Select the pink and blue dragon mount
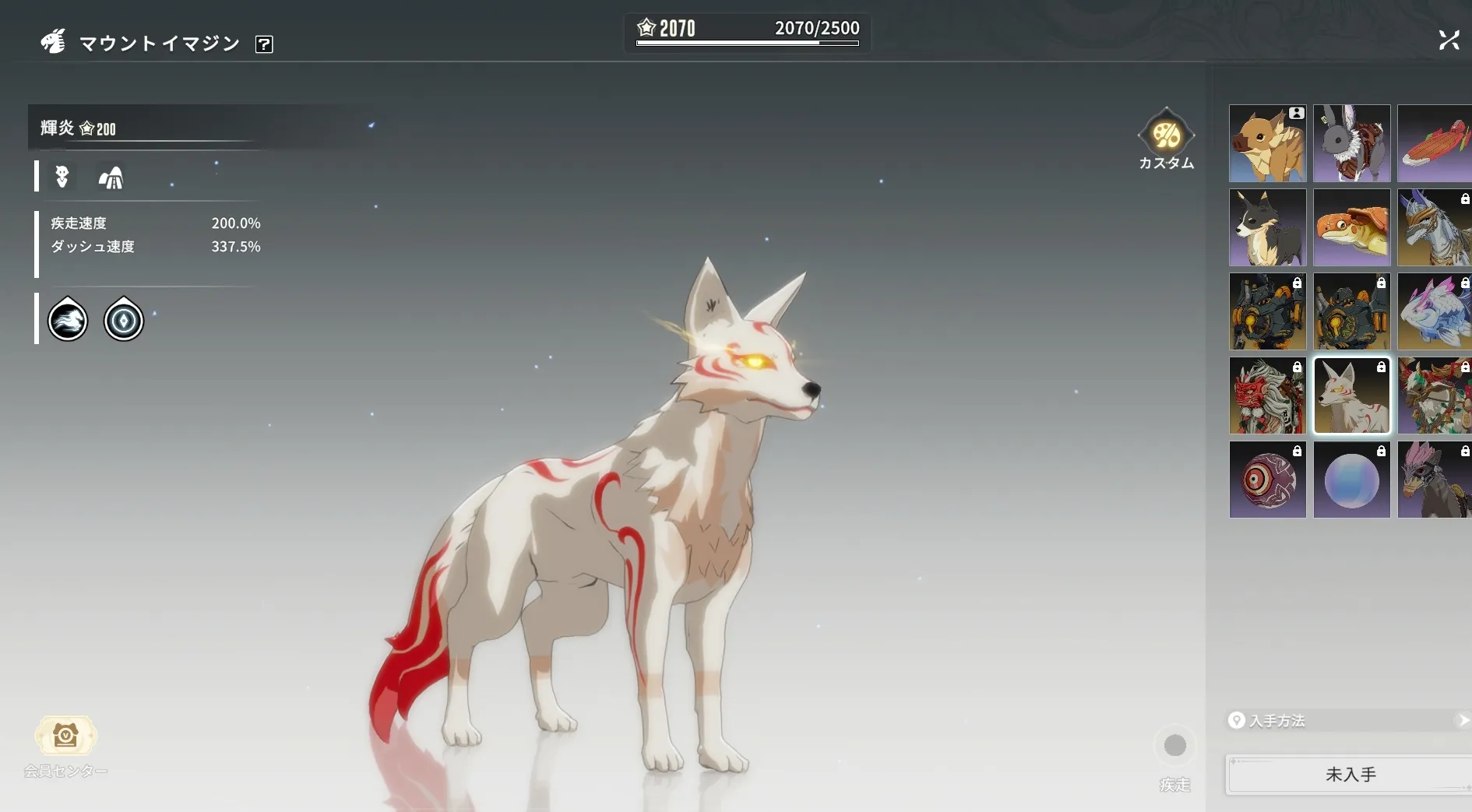This screenshot has height=812, width=1472. point(1434,312)
